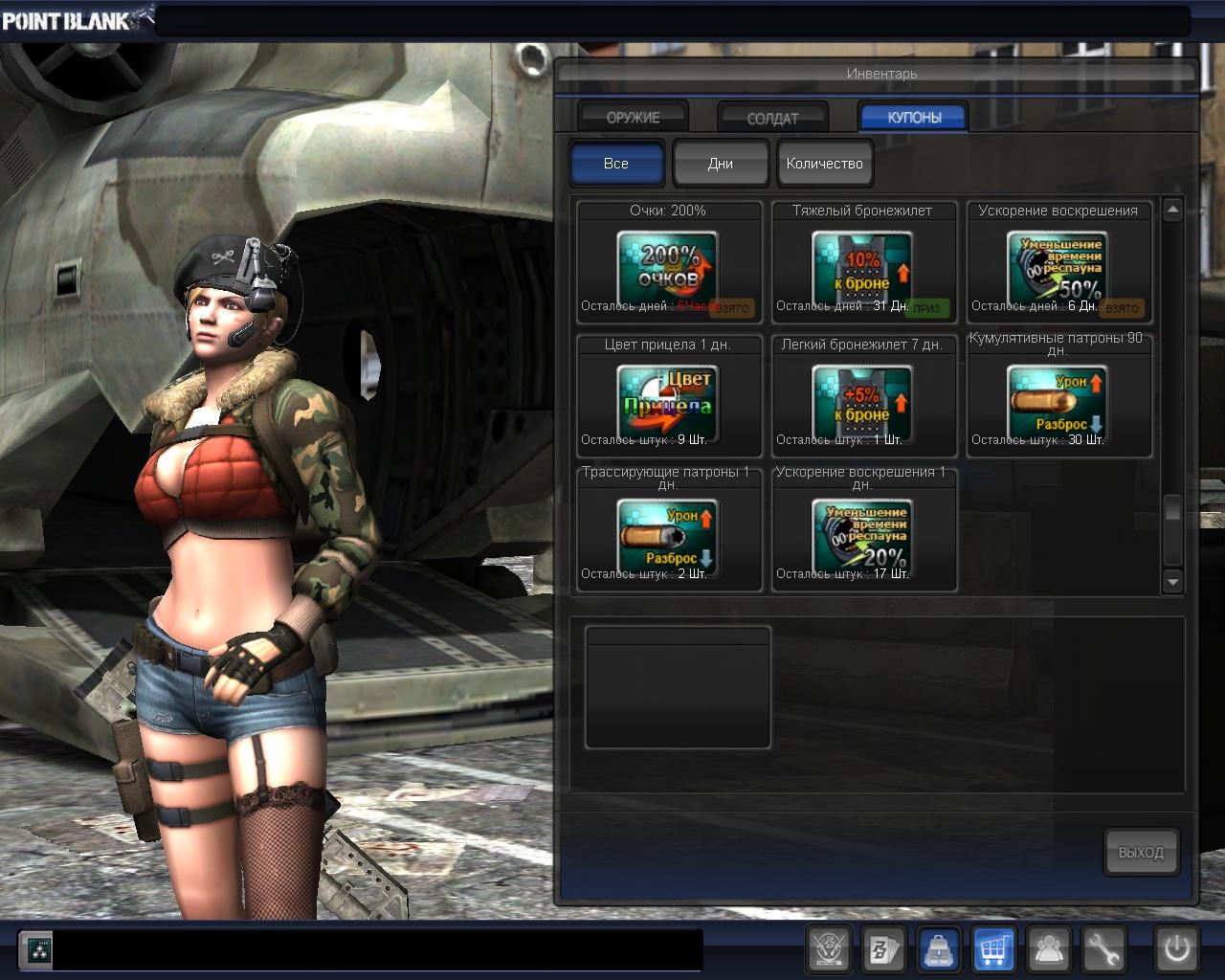
Task: Pick the Ускорение воскрешения 1 дн. coupon
Action: [x=863, y=531]
